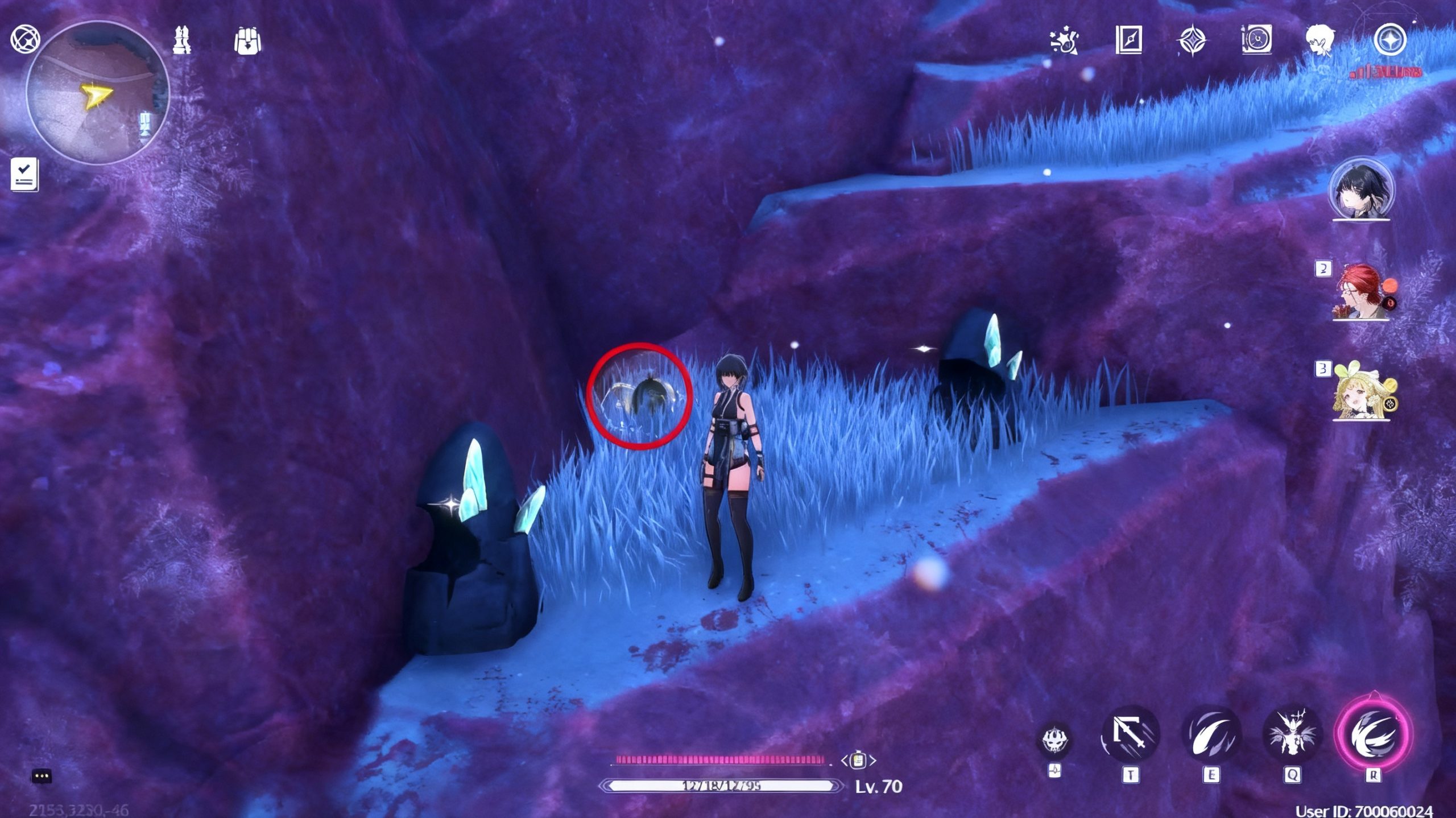The height and width of the screenshot is (818, 1456).
Task: Open the square dial icon
Action: 1256,40
